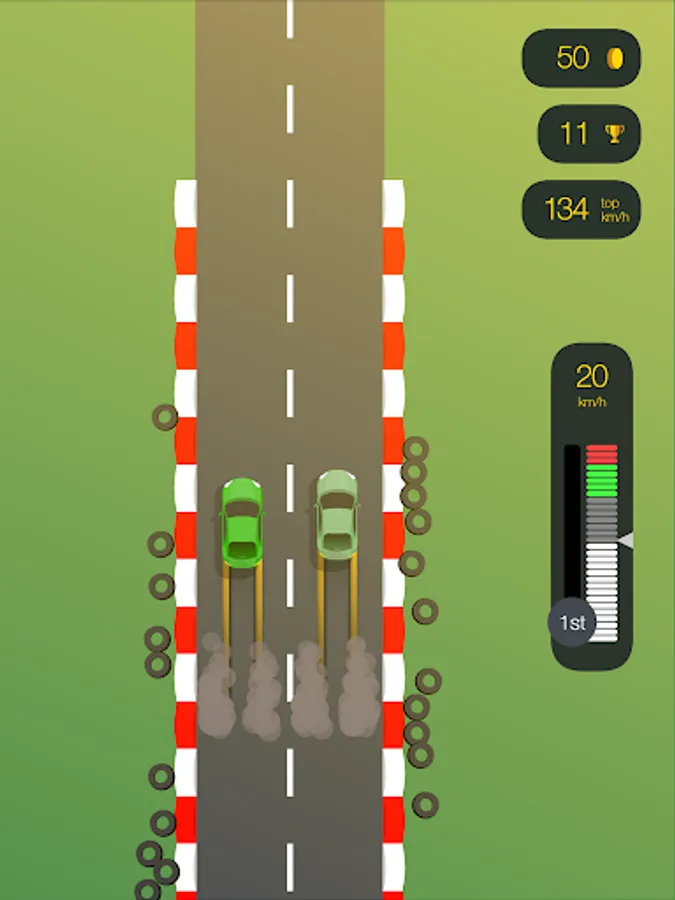Tap the 1st gear shift knob
The image size is (675, 900).
click(x=571, y=623)
